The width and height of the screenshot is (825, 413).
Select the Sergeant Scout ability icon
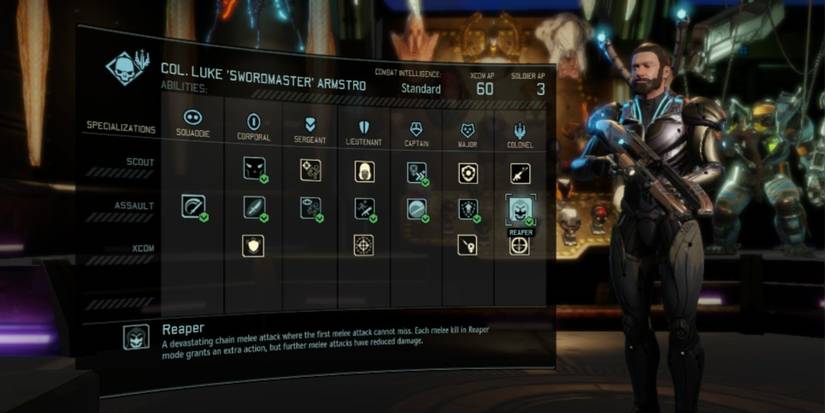click(310, 171)
